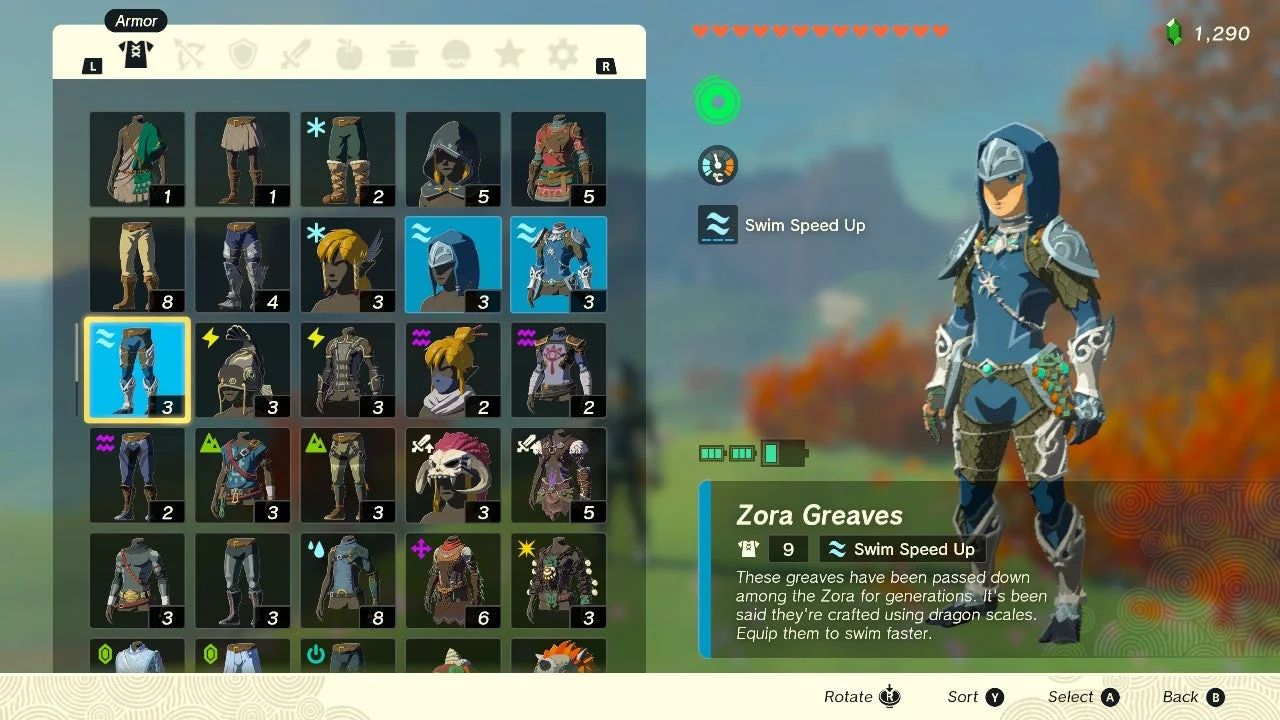Go back using the Back B control
The height and width of the screenshot is (720, 1280).
pos(1192,696)
